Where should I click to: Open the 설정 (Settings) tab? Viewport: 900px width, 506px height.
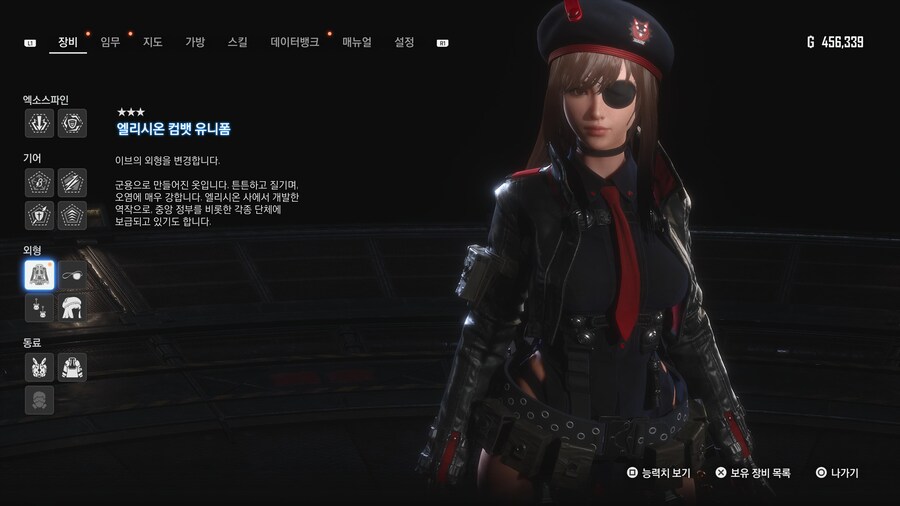[x=404, y=42]
